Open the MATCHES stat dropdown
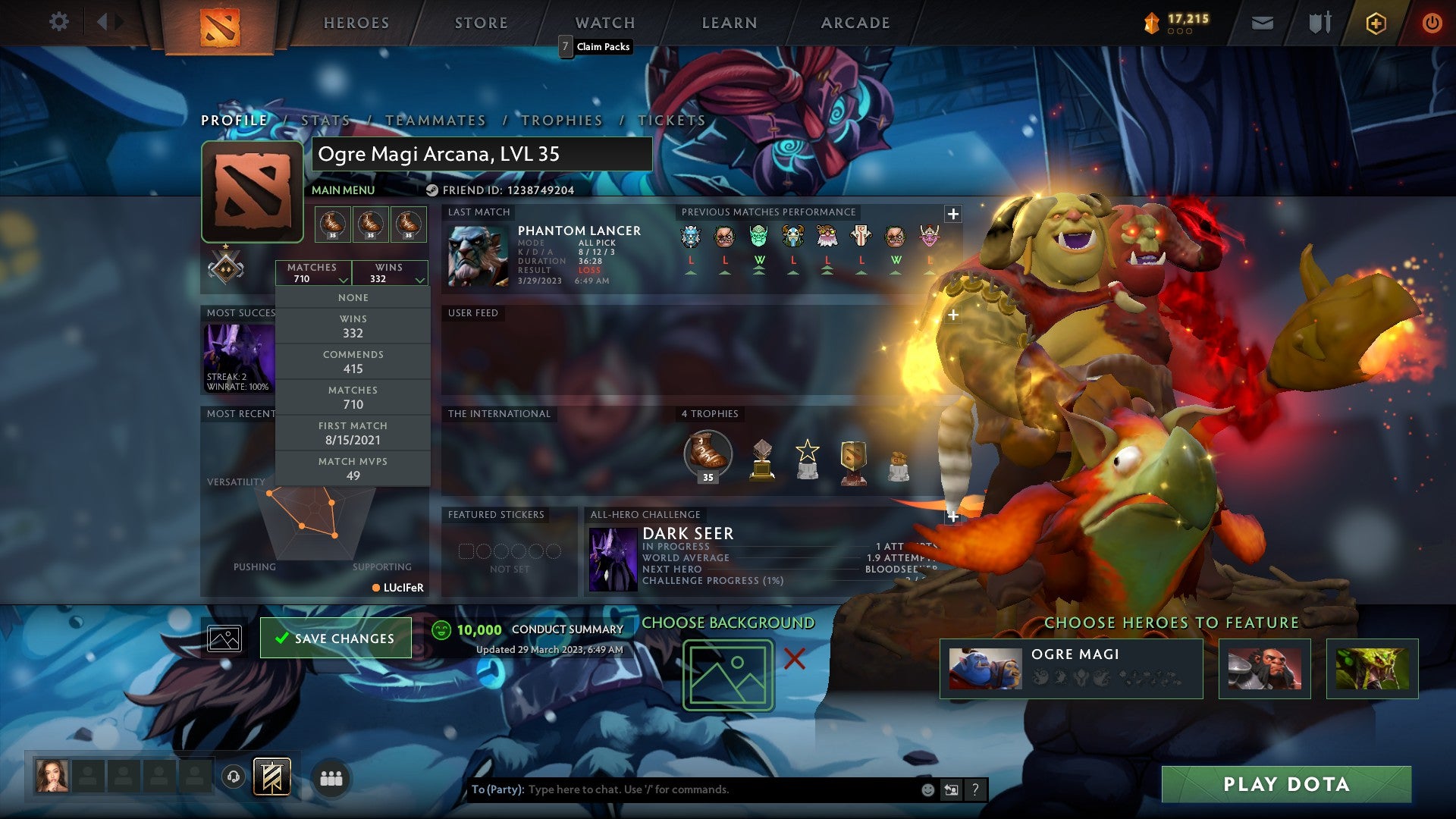The image size is (1456, 819). coord(315,273)
